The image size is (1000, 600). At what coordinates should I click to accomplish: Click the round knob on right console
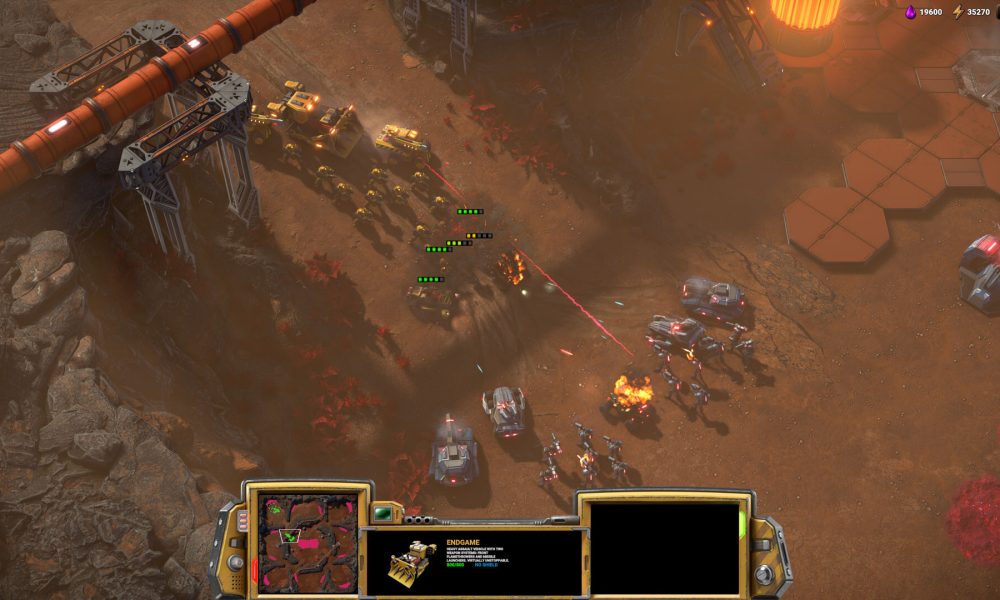click(x=764, y=575)
